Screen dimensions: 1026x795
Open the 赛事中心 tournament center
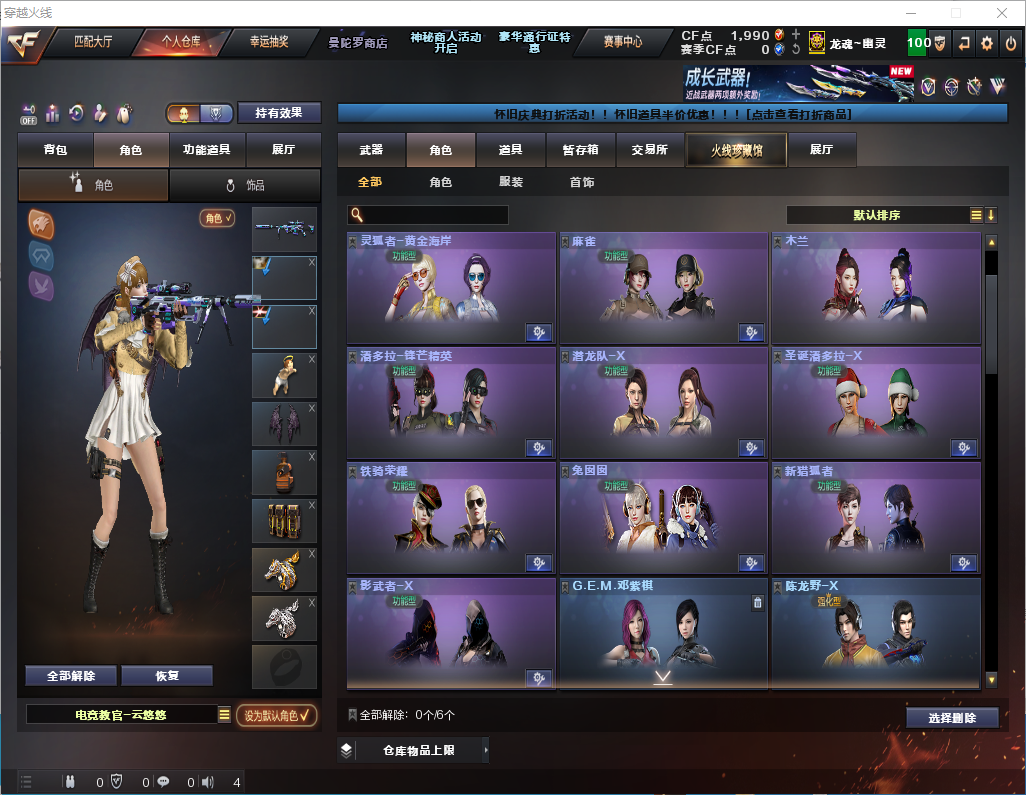coord(622,42)
